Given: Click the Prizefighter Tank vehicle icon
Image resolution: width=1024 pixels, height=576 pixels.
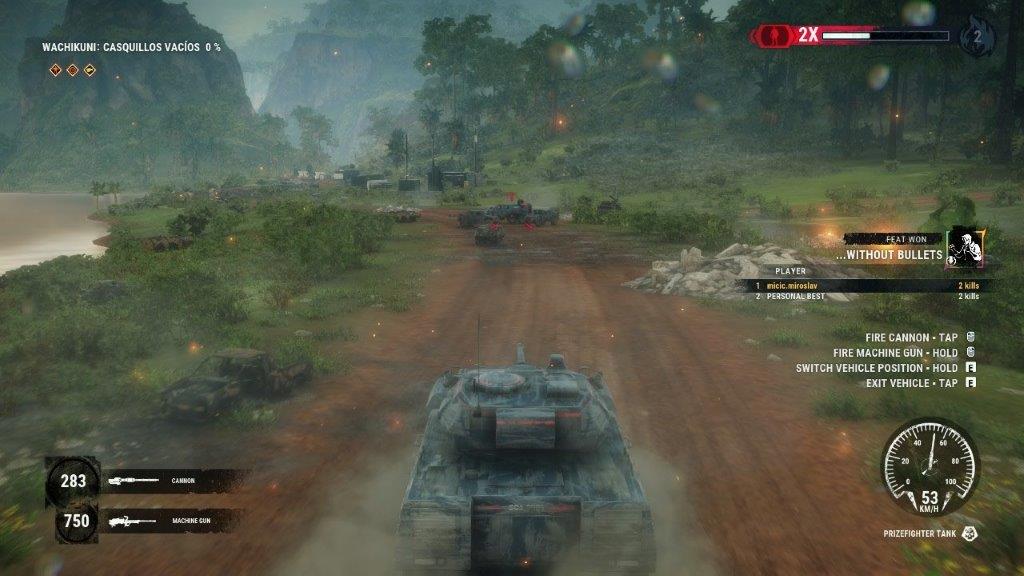Looking at the screenshot, I should pyautogui.click(x=970, y=534).
